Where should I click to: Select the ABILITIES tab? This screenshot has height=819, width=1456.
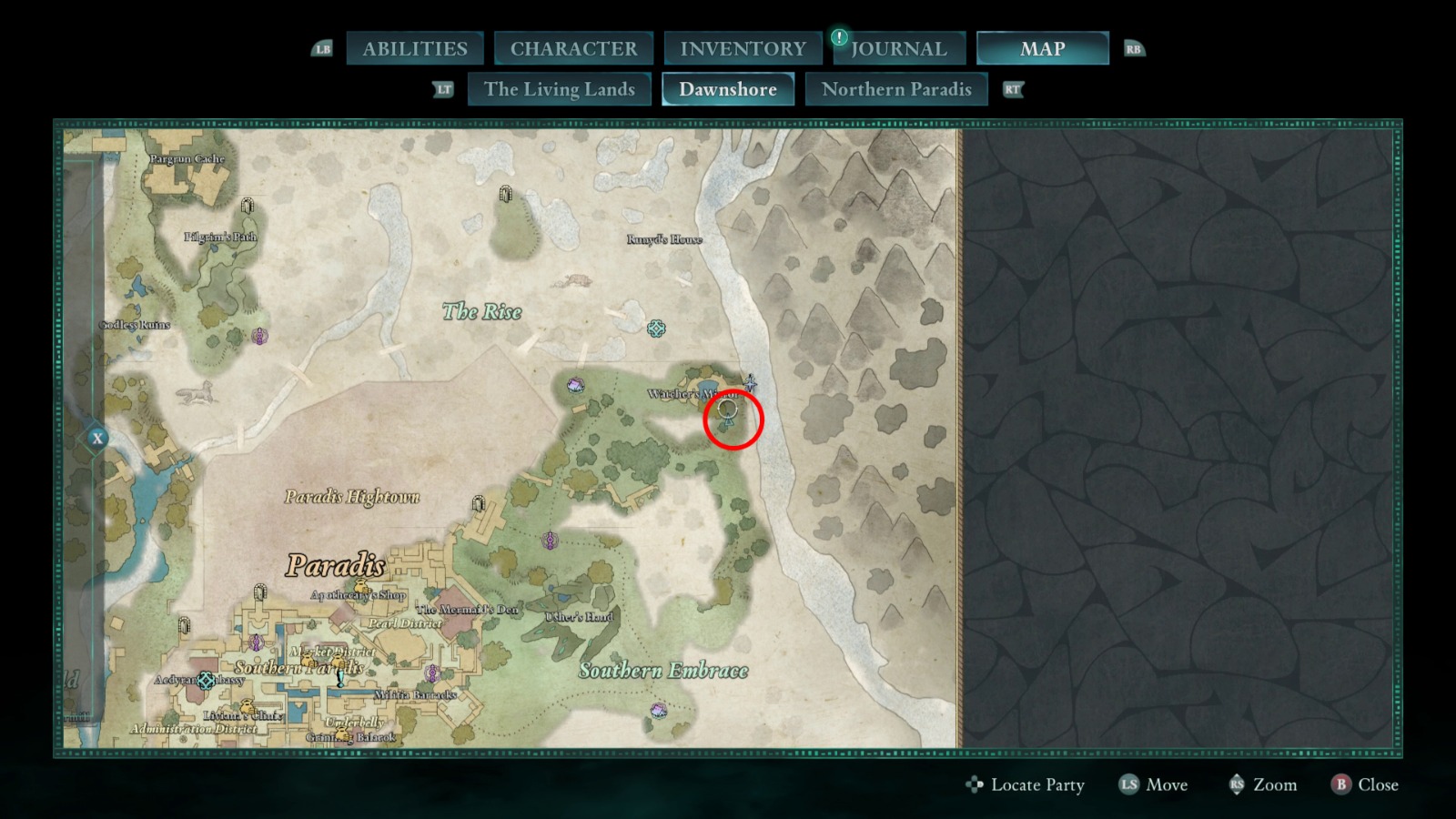coord(415,47)
